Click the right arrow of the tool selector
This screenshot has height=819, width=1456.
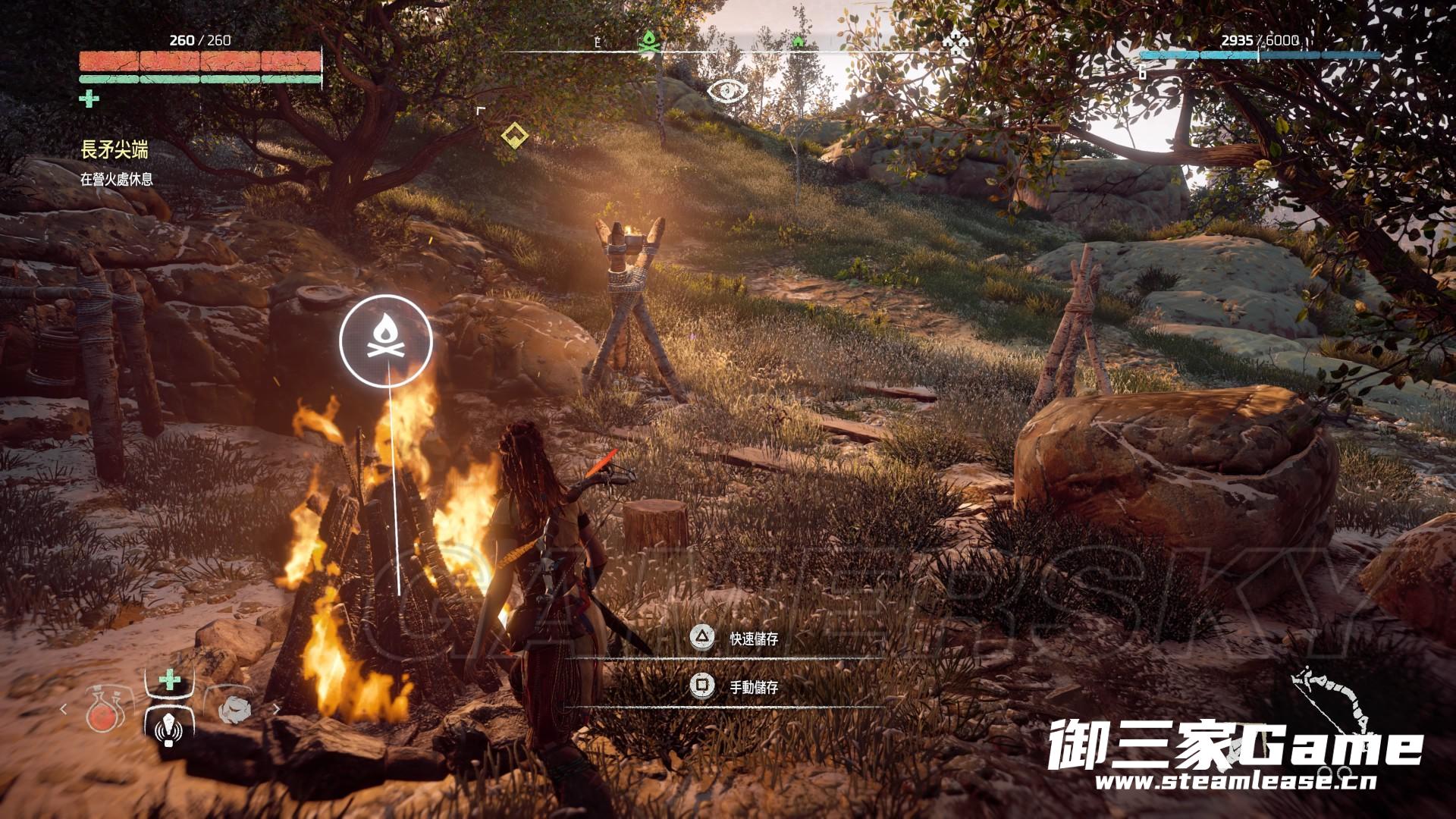click(276, 710)
